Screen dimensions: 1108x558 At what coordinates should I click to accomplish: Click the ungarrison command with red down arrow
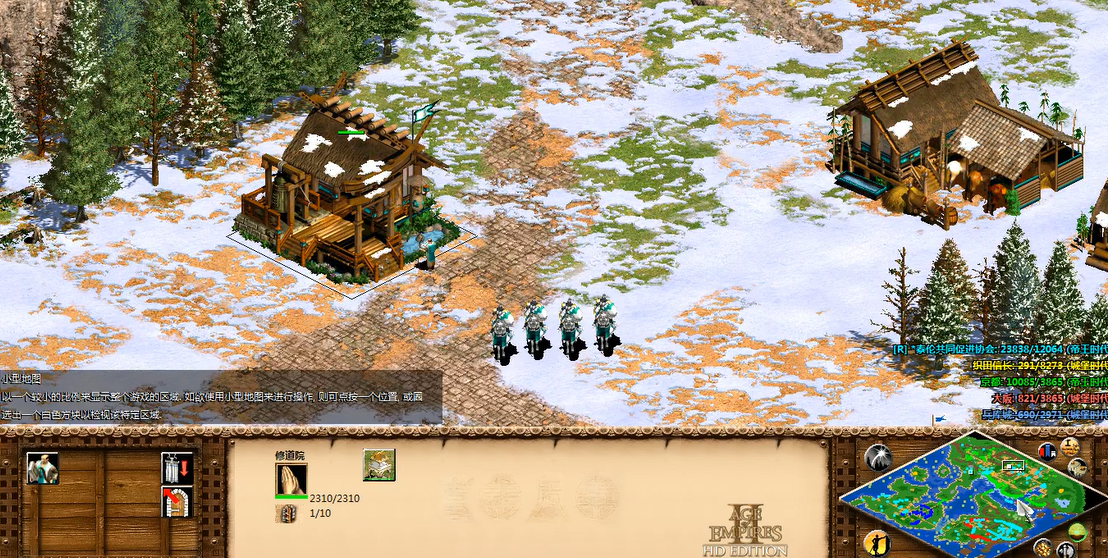click(x=177, y=467)
